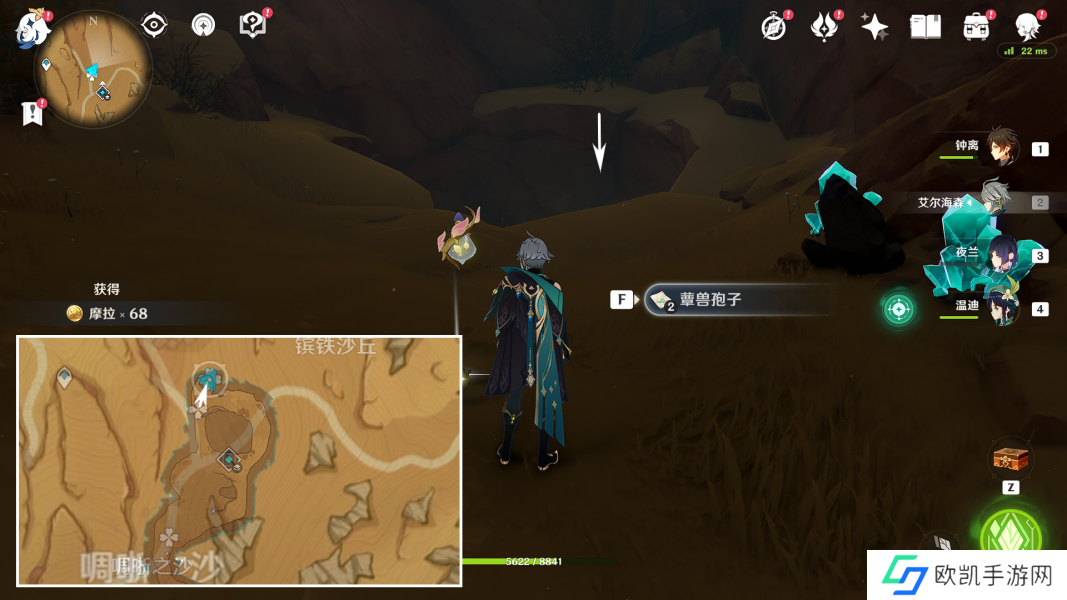Open the backpack inventory icon

(976, 27)
